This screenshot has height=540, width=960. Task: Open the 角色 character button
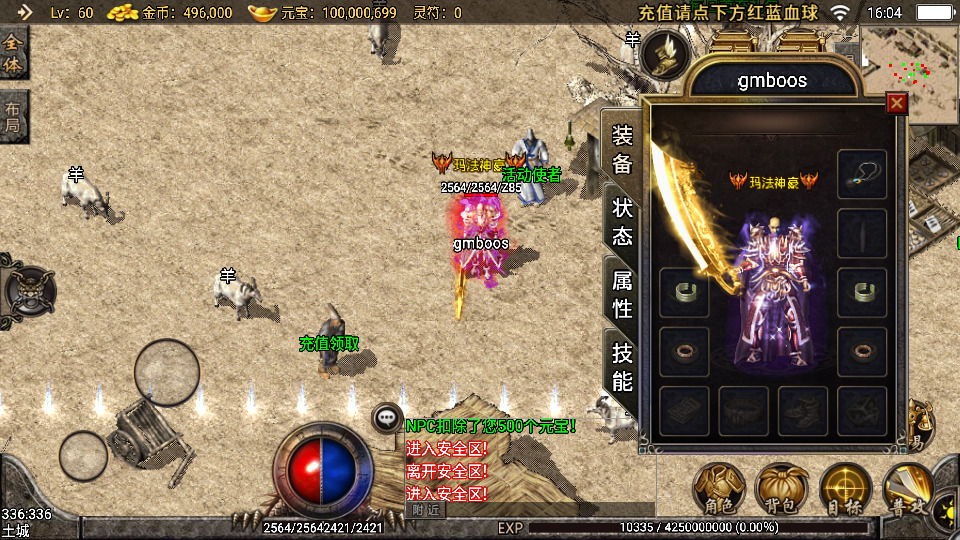coord(719,490)
